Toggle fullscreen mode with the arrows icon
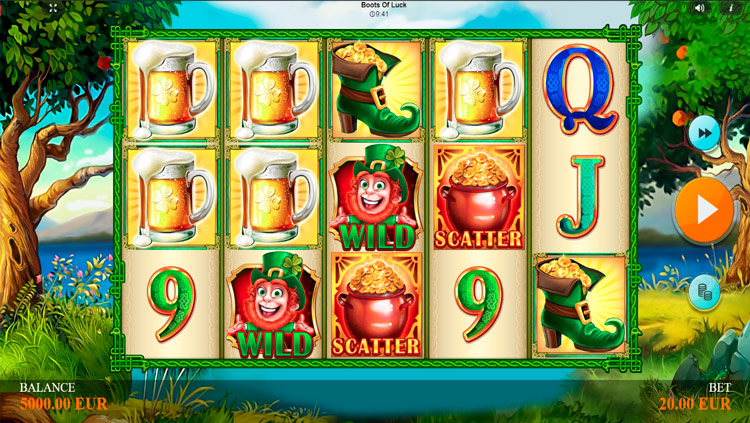Screen dimensions: 750x423 [53, 8]
